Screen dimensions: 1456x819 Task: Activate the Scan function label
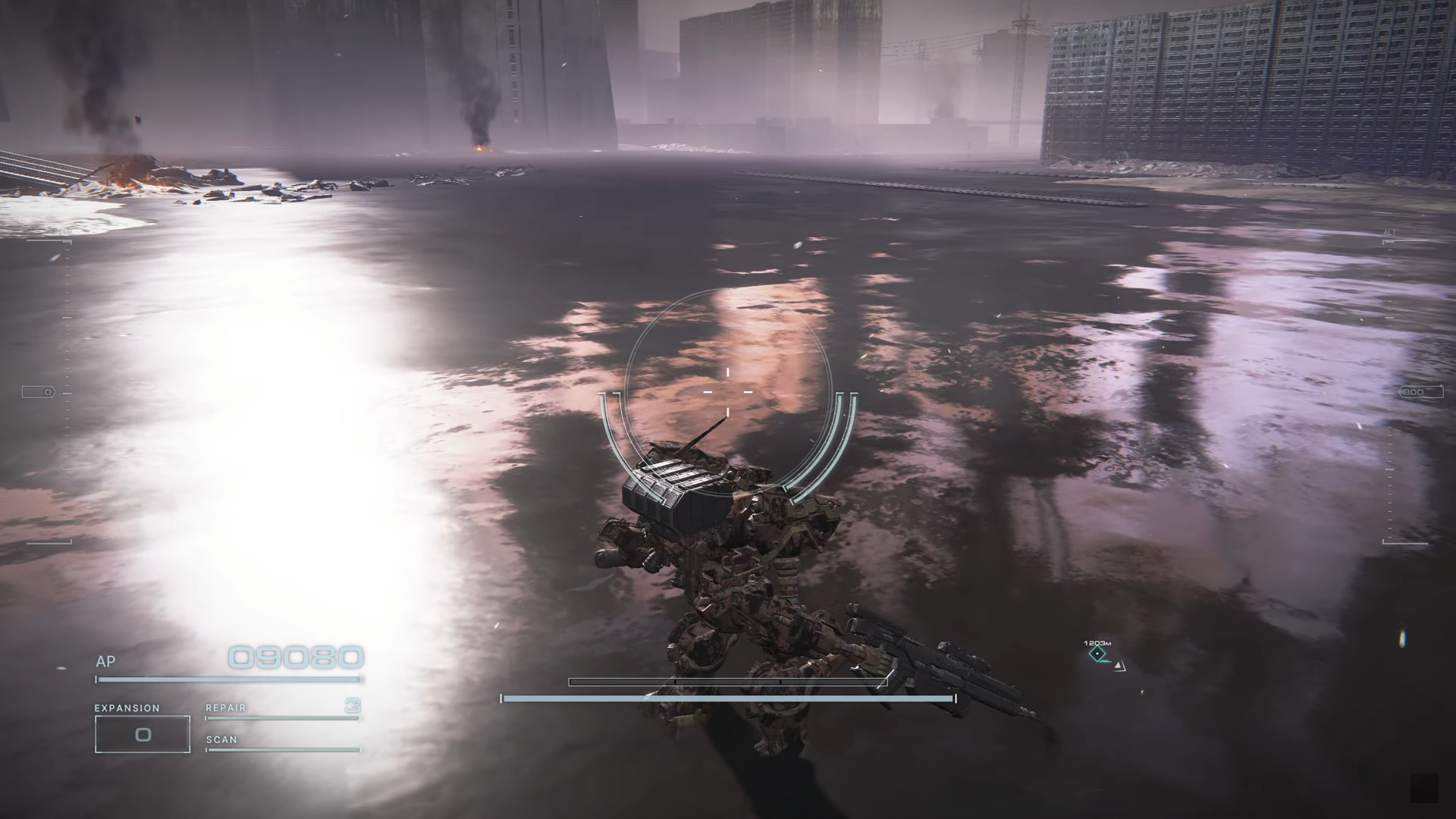221,739
